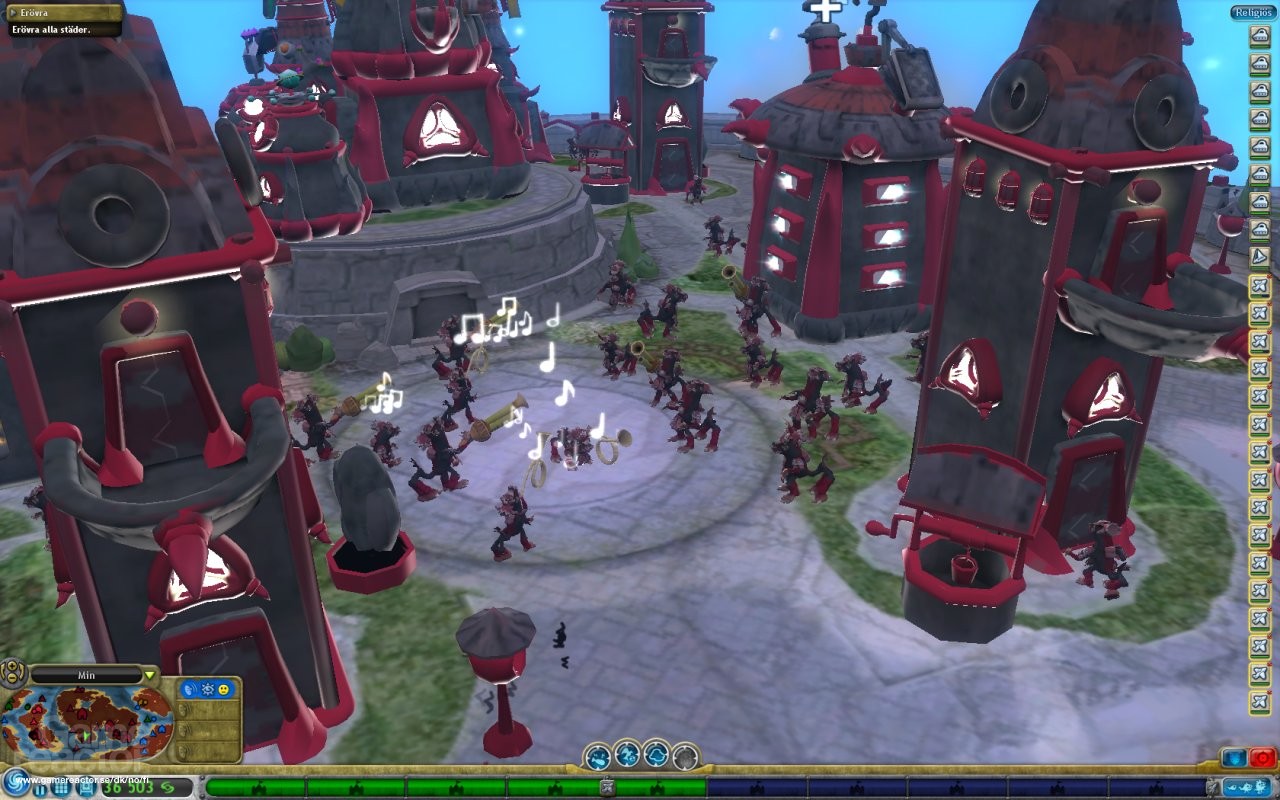Image resolution: width=1280 pixels, height=800 pixels.
Task: Open the city planning grid icon
Action: [x=59, y=789]
